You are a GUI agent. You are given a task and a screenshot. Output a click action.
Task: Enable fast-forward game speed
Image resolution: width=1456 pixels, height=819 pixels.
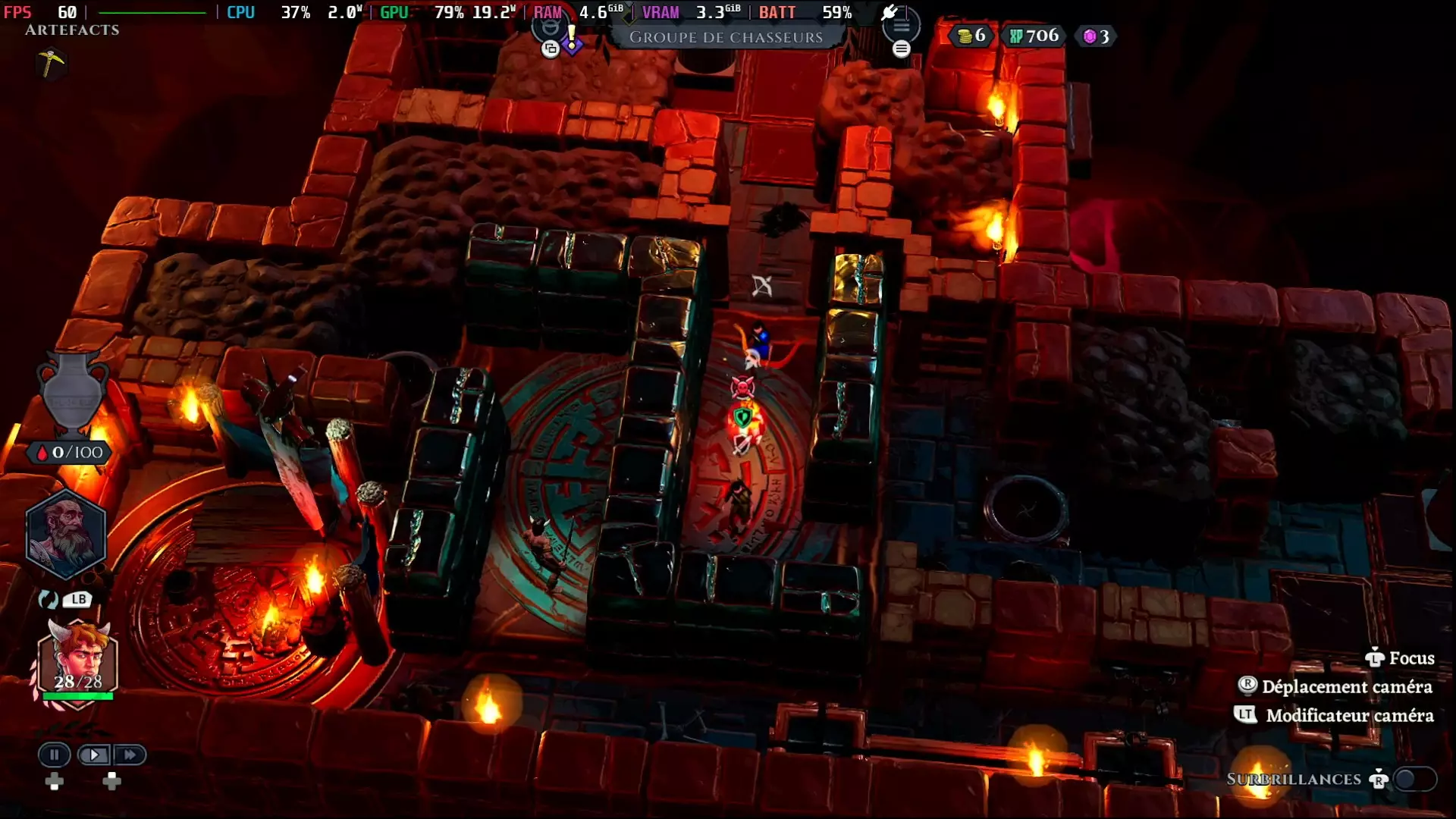pyautogui.click(x=130, y=755)
